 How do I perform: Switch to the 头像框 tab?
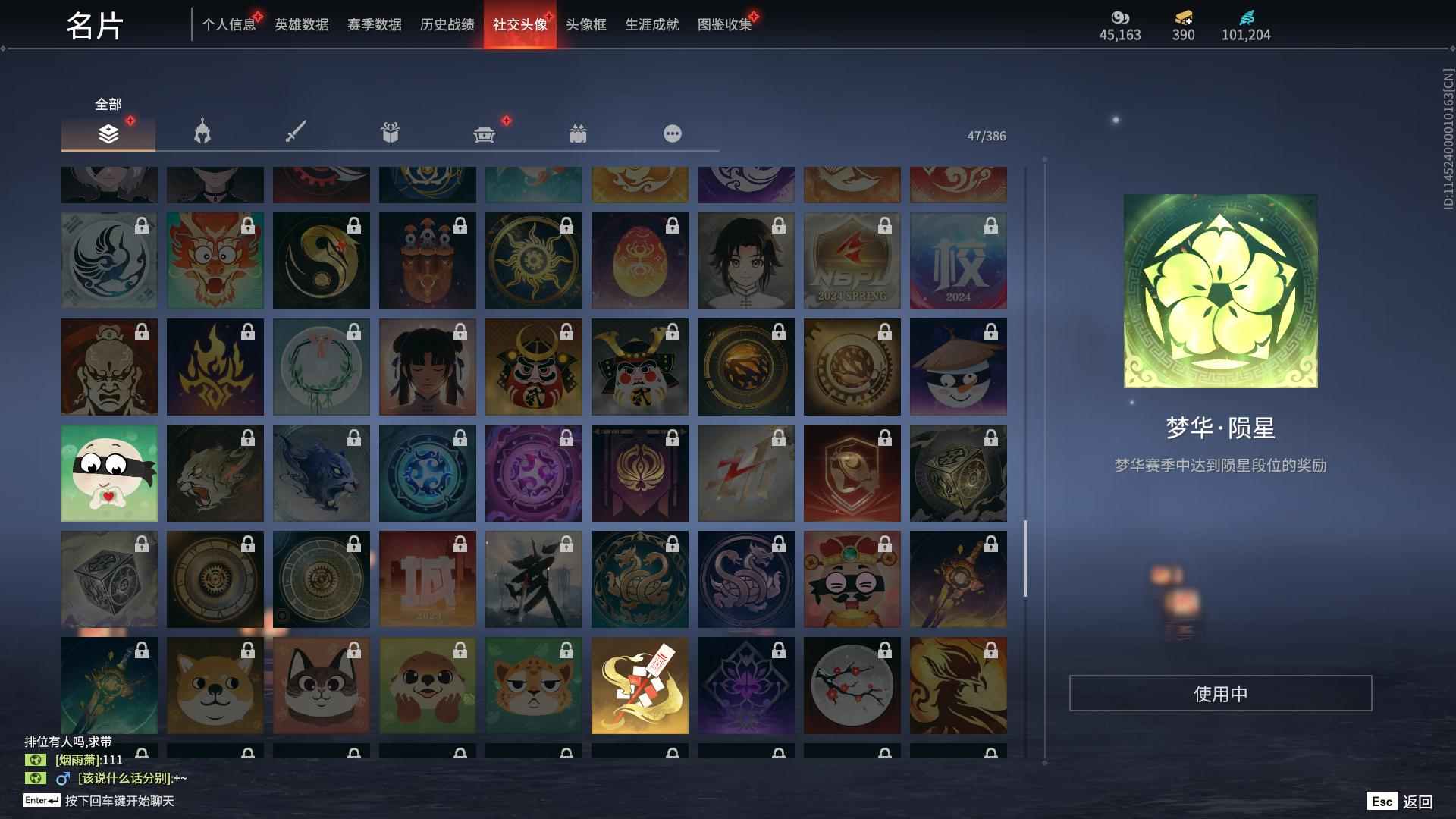[x=585, y=24]
